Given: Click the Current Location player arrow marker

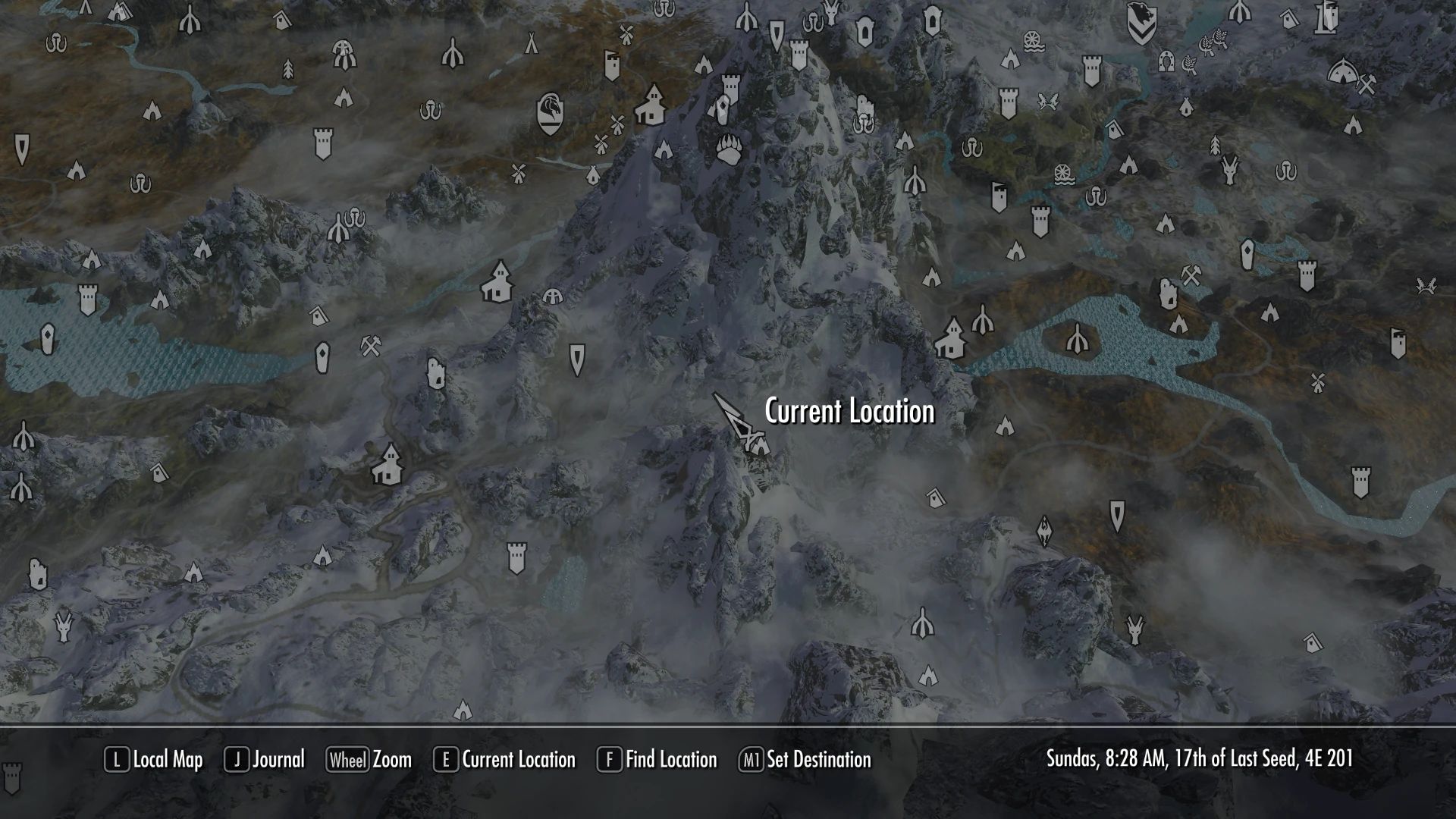Looking at the screenshot, I should point(732,417).
